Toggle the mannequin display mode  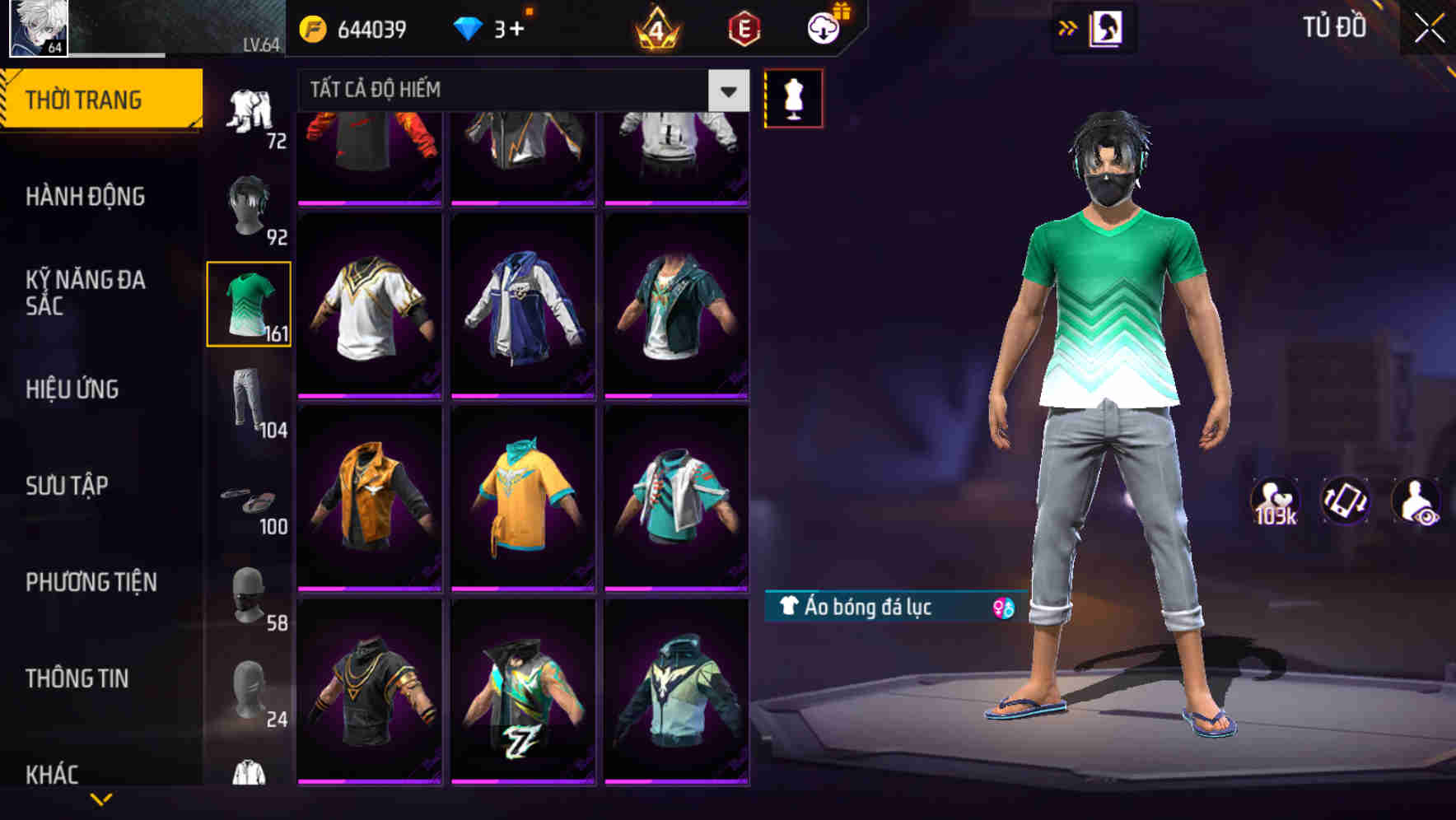point(792,97)
